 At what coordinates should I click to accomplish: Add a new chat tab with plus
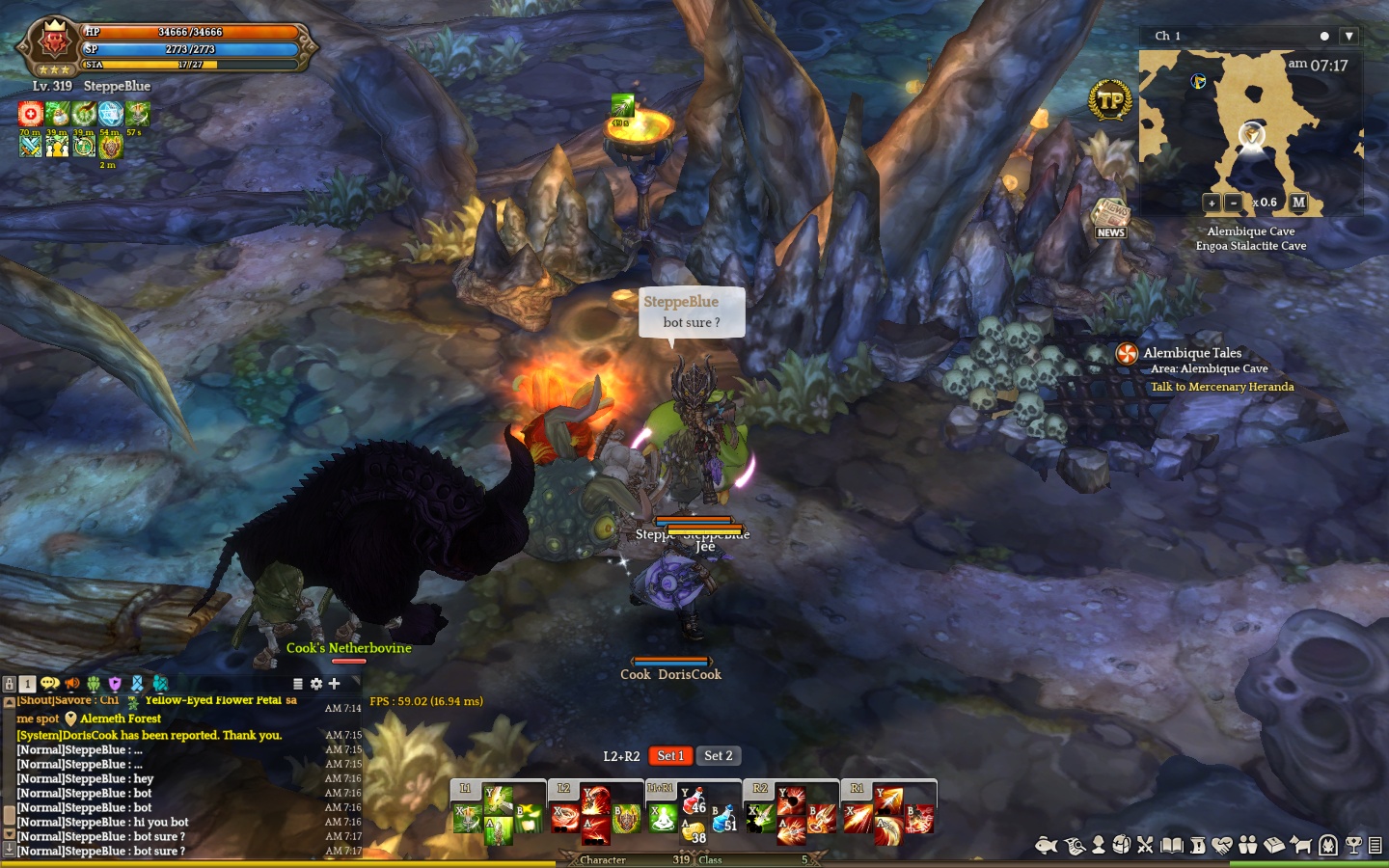pyautogui.click(x=334, y=684)
